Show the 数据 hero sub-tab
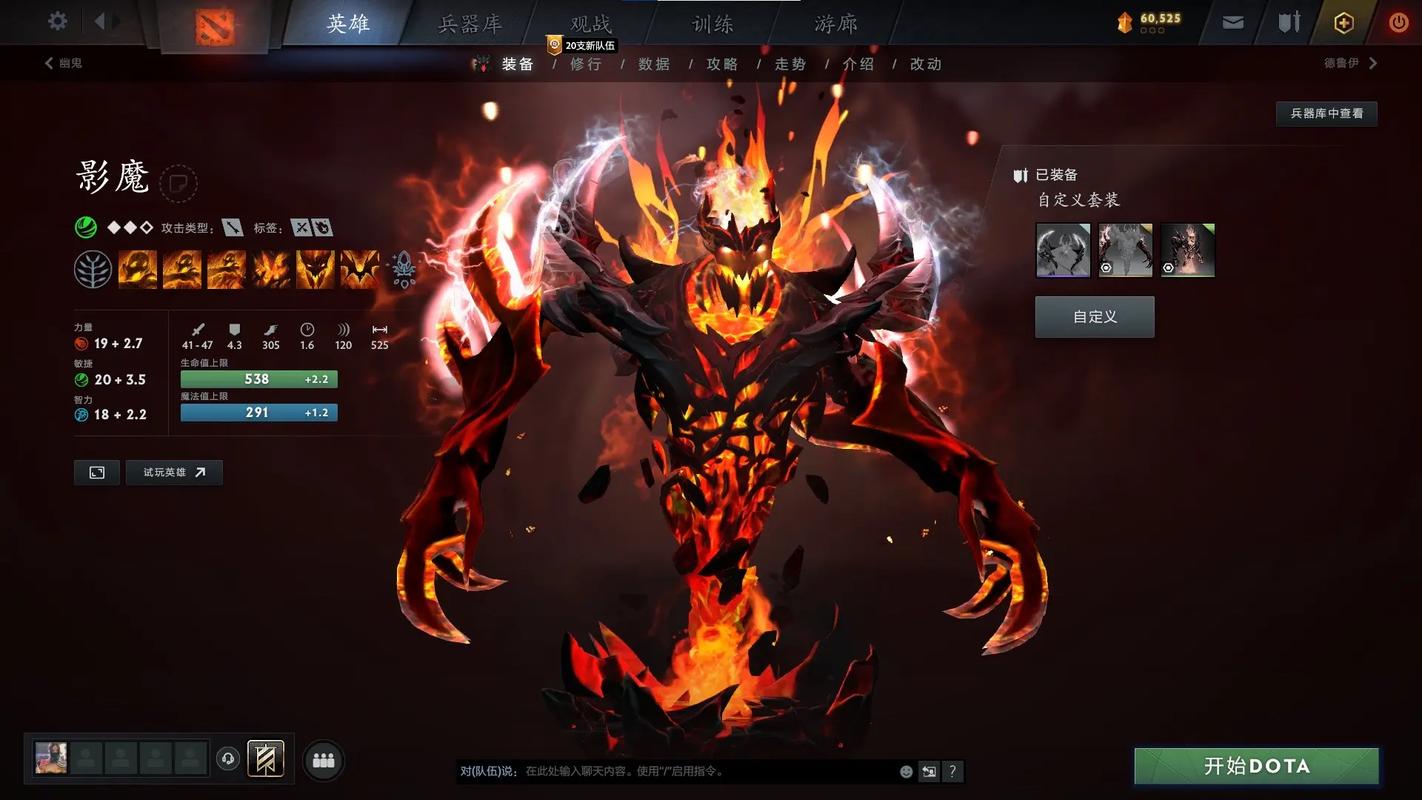Screen dimensions: 1422x800 coord(654,64)
